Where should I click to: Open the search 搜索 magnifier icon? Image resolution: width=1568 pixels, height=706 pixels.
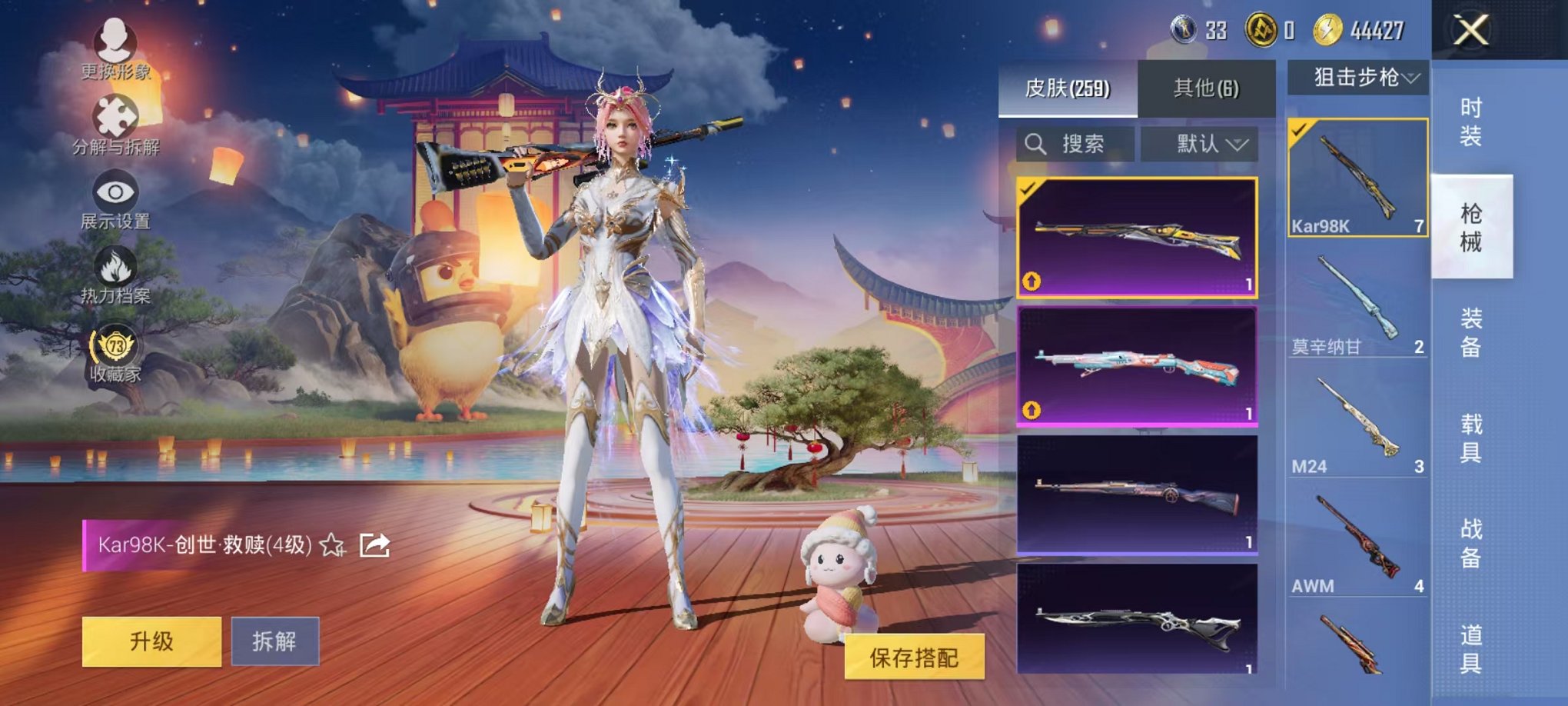point(1035,145)
